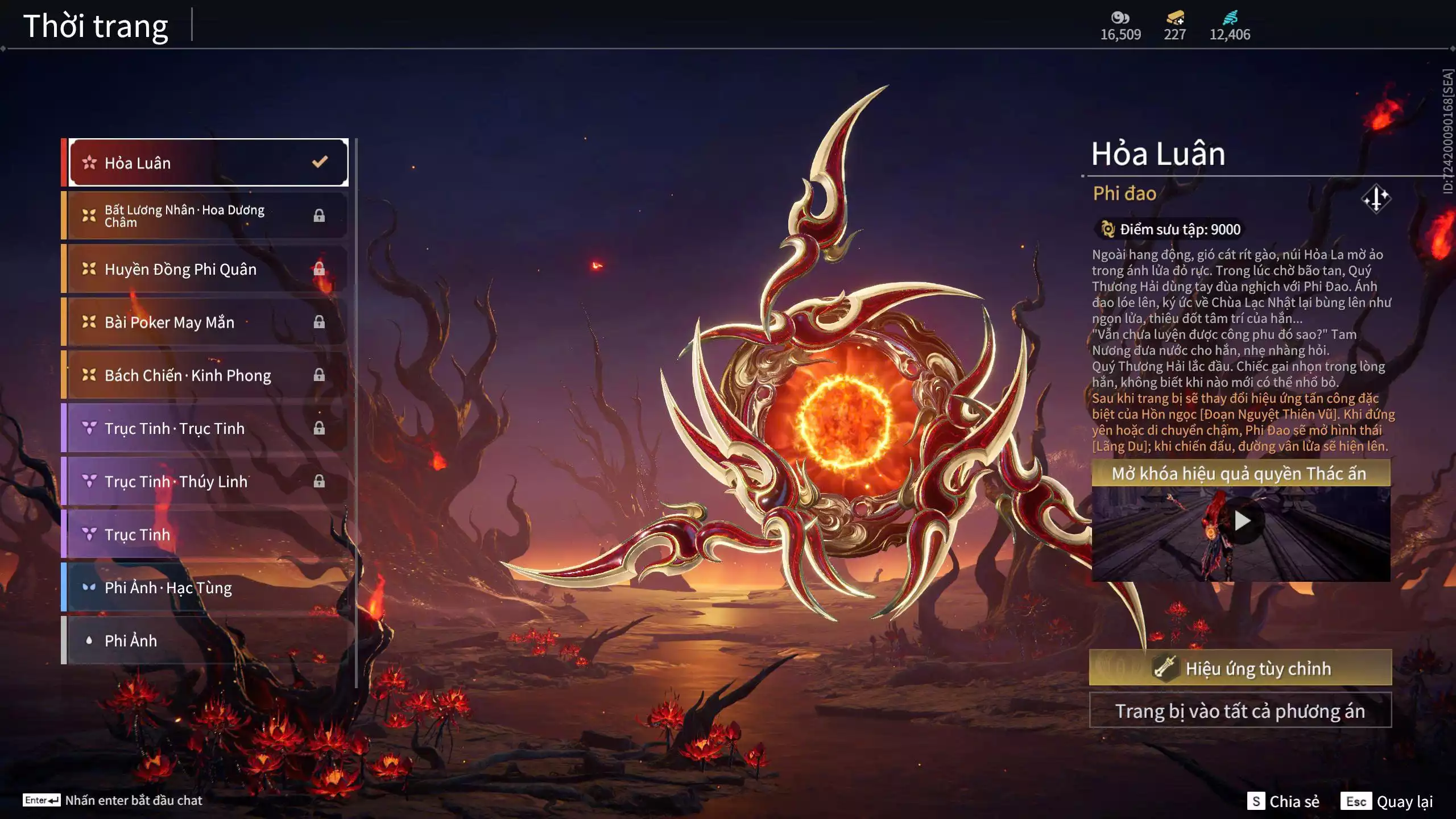Click the sparkle arrows icon beside Phi đao
Screen dimensions: 1456x819
point(1376,198)
